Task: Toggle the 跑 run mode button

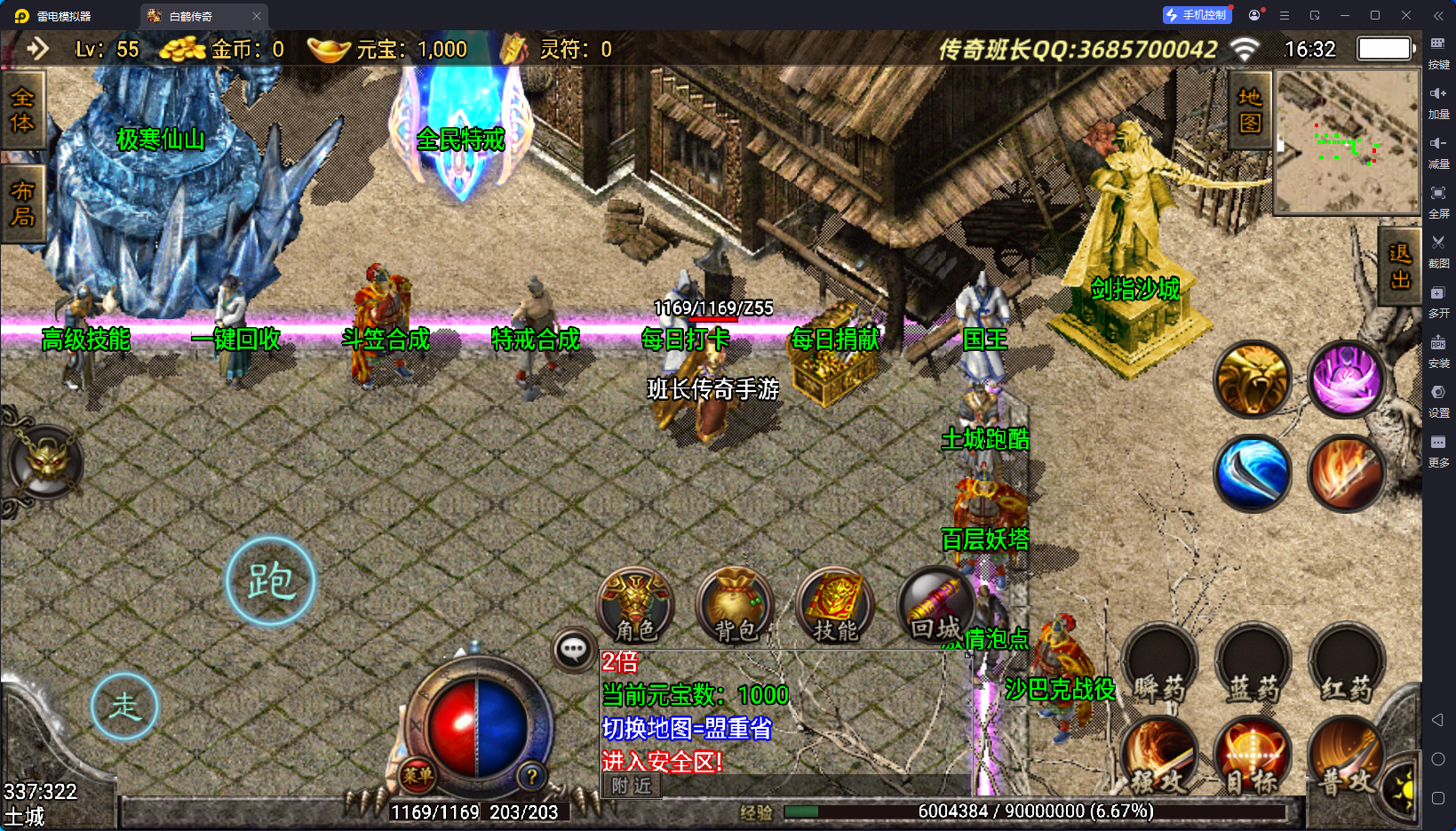Action: pyautogui.click(x=271, y=581)
